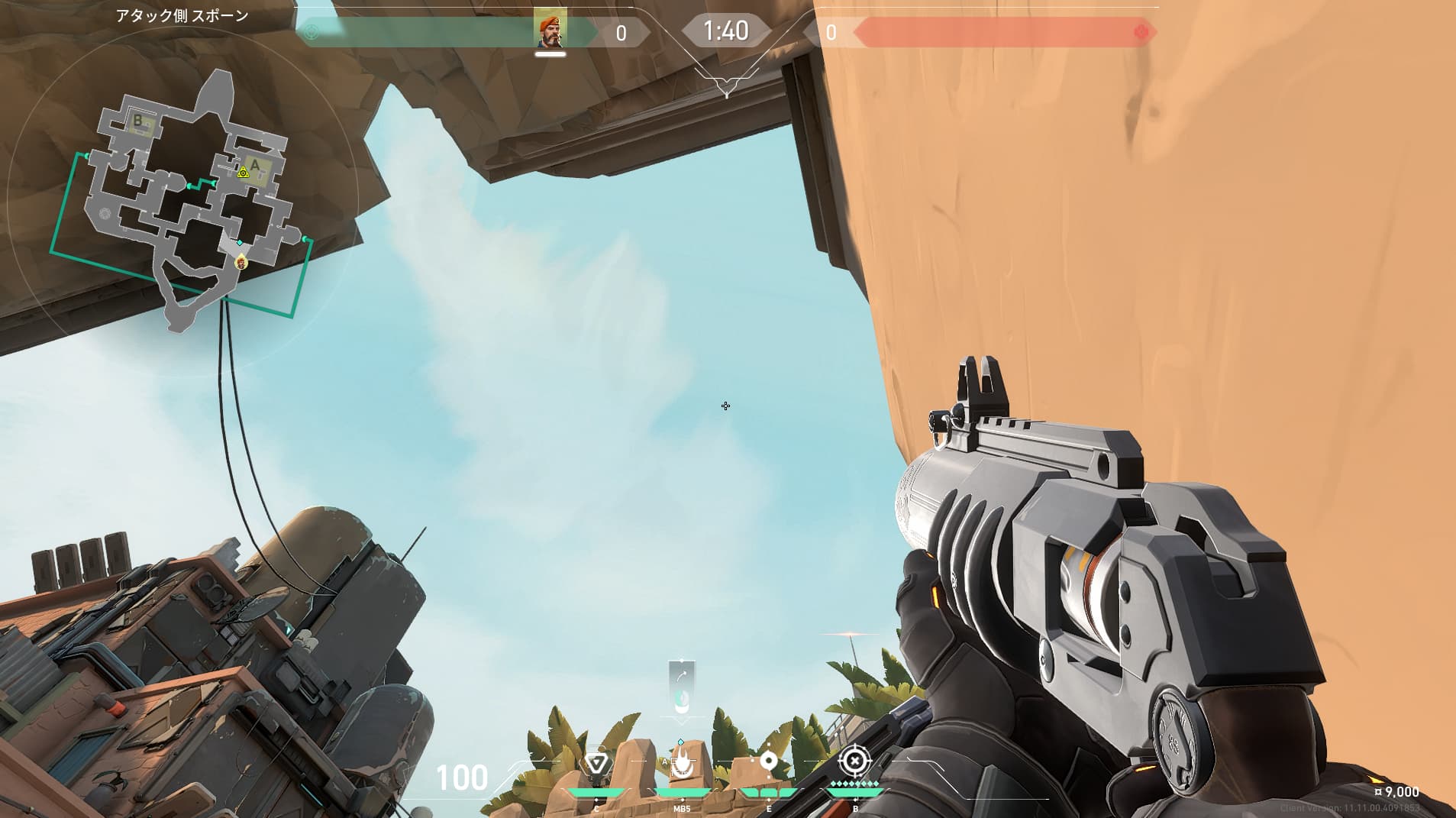Select the yellow spike marker on minimap
The height and width of the screenshot is (818, 1456).
coord(243,173)
